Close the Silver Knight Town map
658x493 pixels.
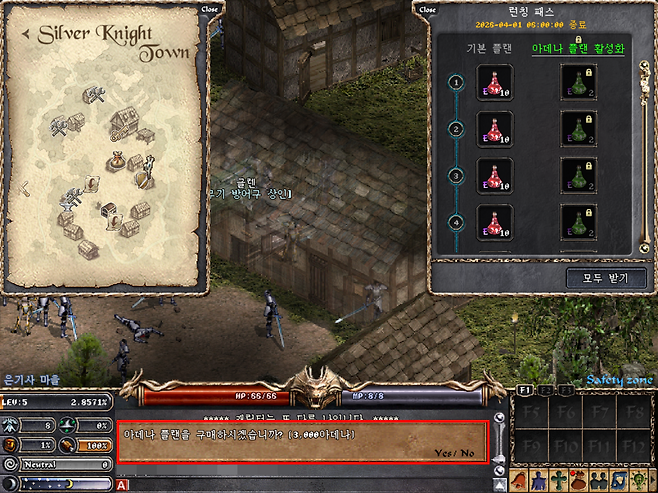tap(209, 9)
